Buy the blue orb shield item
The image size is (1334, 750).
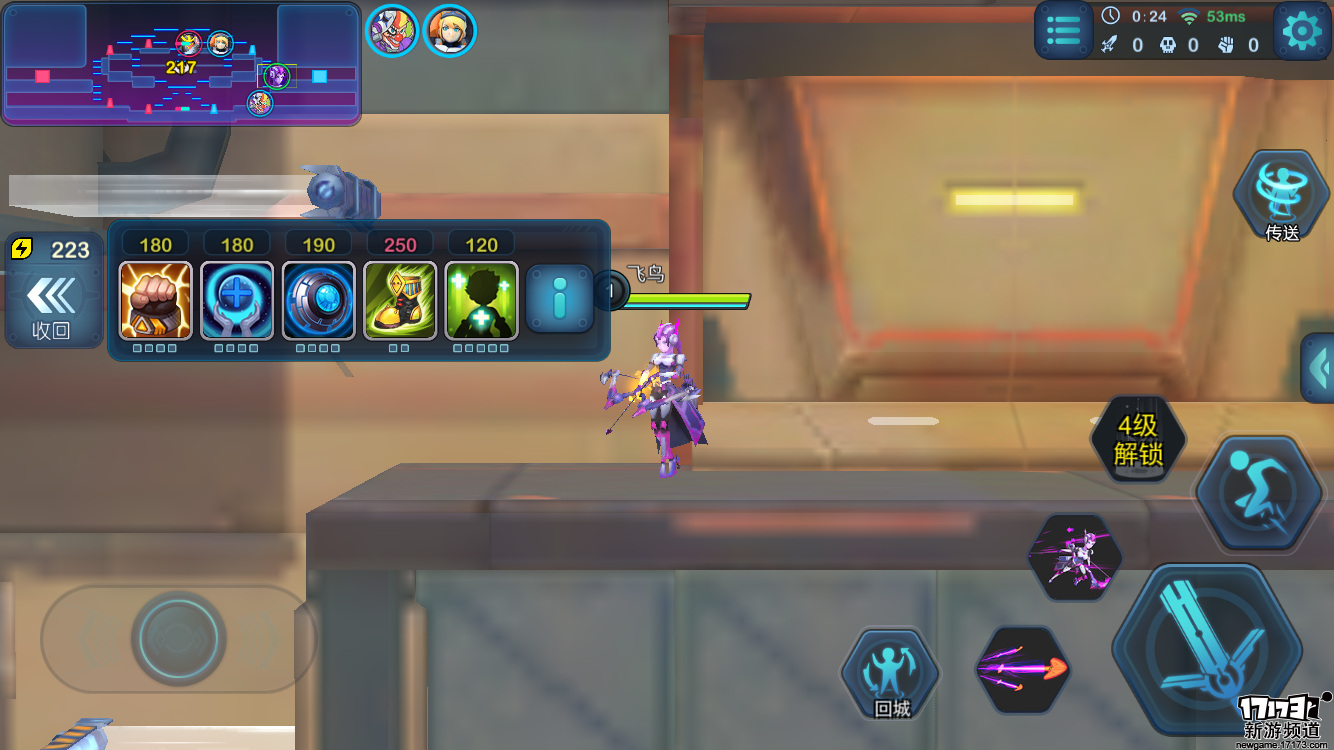318,301
